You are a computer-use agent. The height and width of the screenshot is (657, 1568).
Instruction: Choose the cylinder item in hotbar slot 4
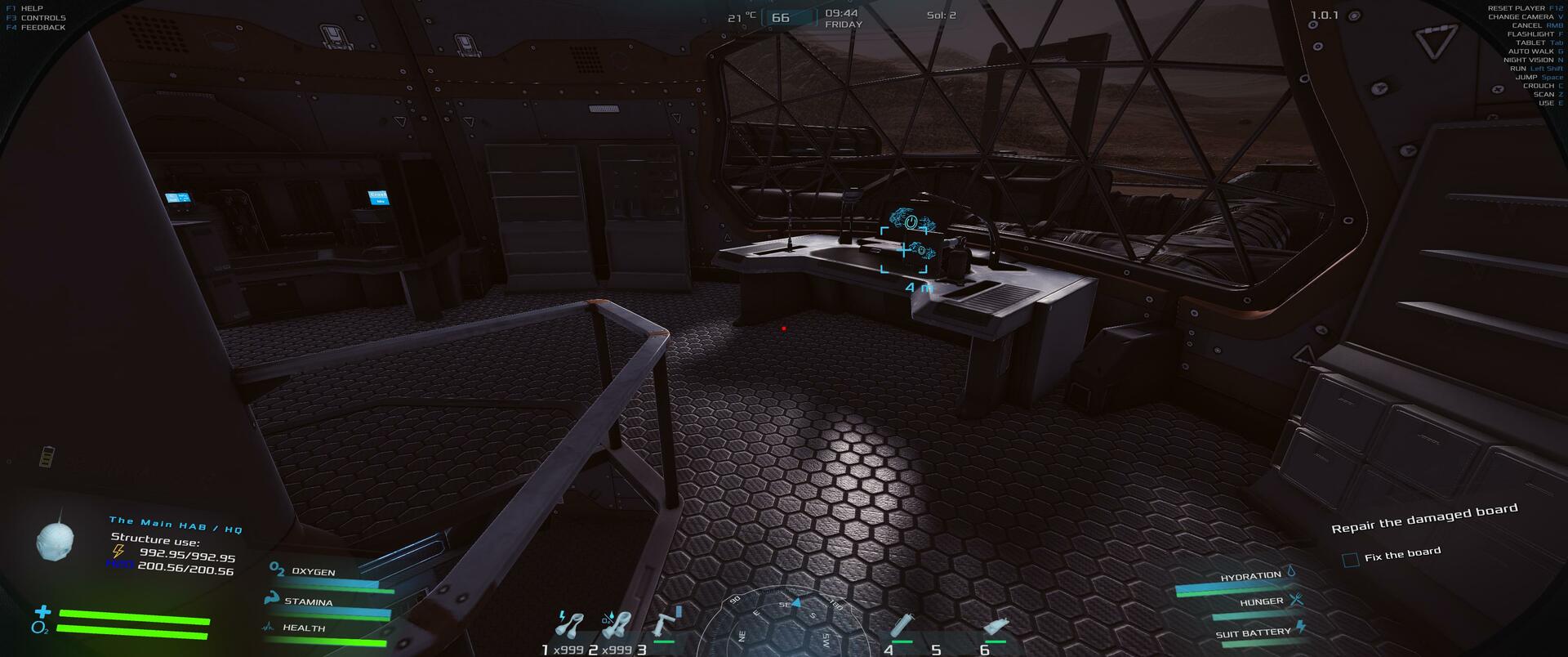[901, 627]
